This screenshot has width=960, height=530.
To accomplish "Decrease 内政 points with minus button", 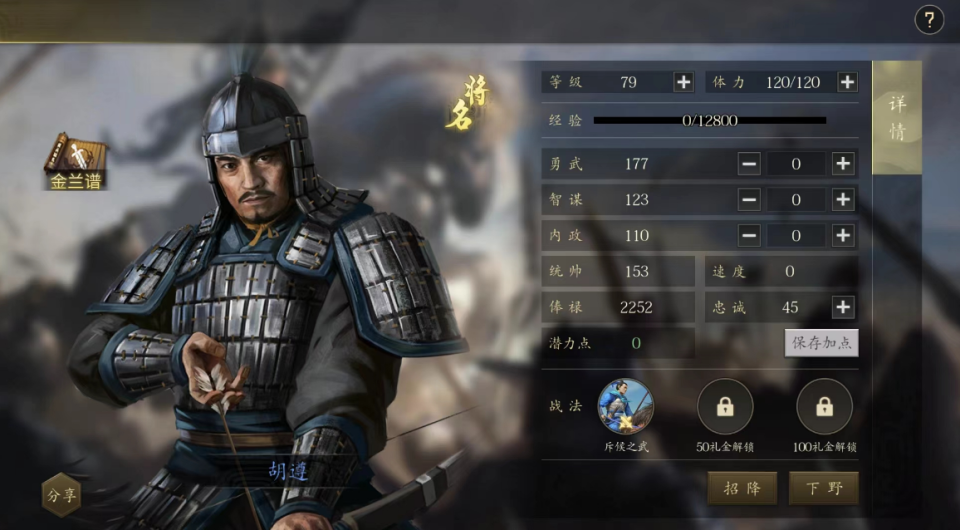I will [749, 236].
